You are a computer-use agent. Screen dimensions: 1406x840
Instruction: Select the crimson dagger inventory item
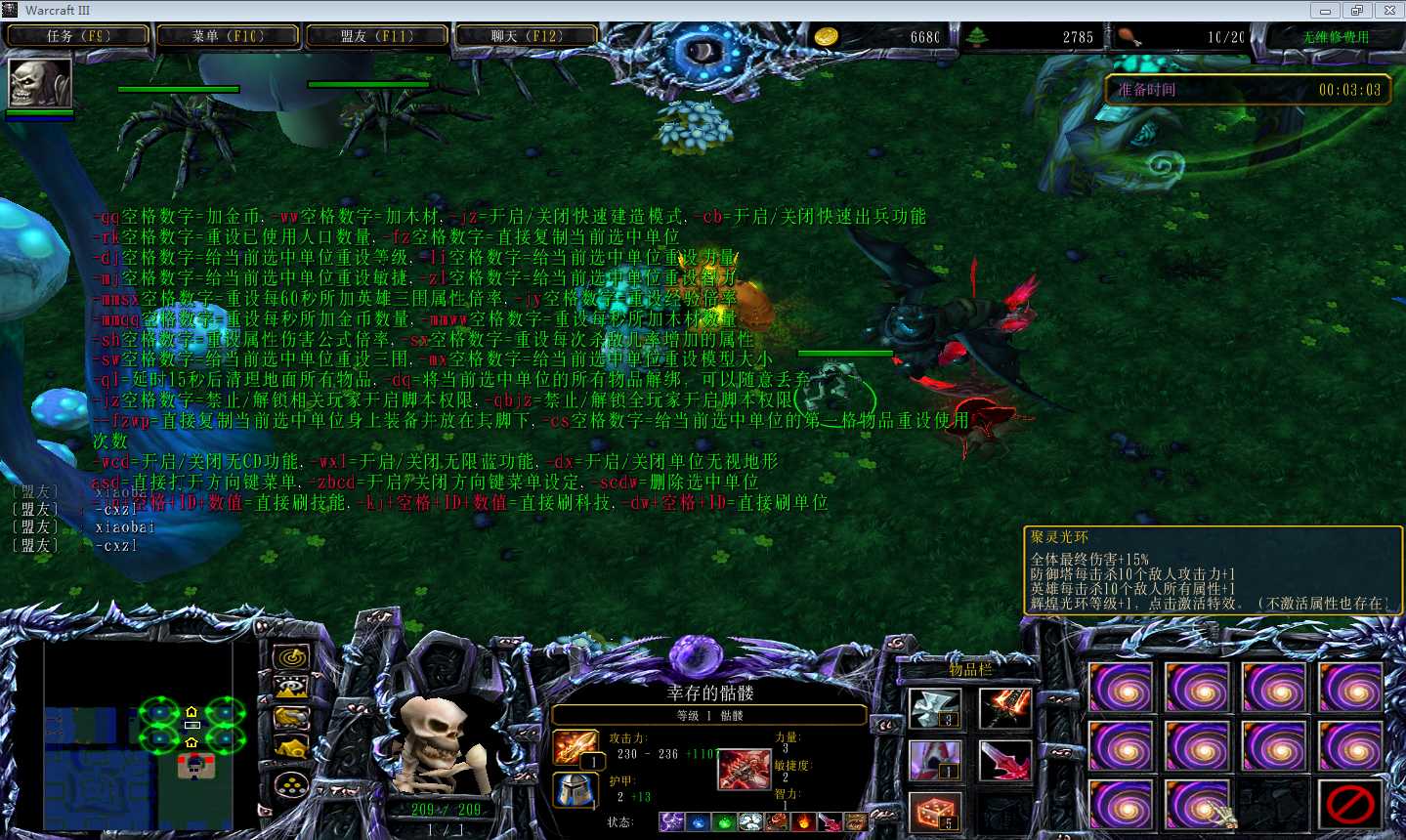click(x=1004, y=760)
